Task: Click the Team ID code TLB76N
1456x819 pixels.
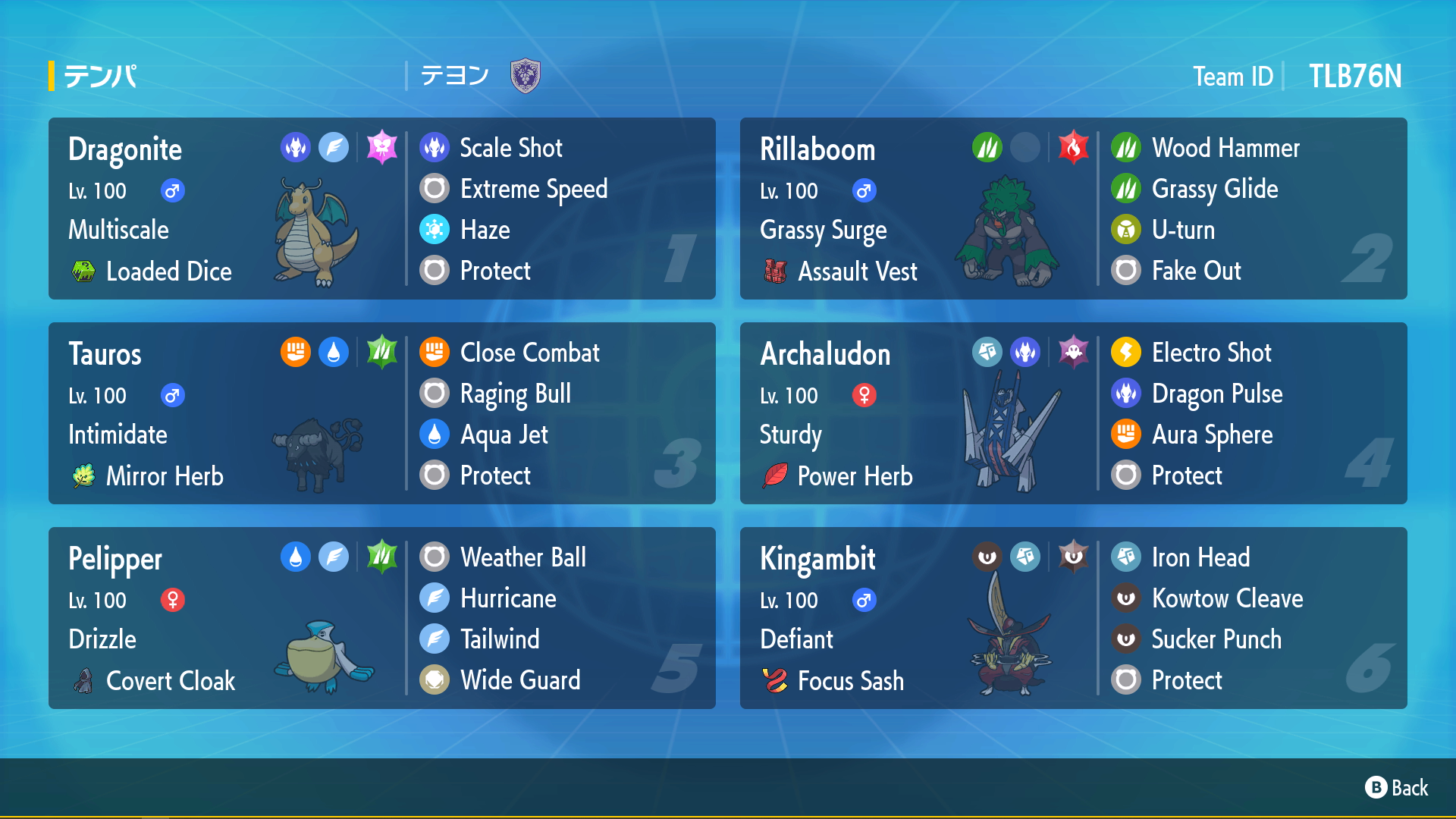Action: [1354, 77]
